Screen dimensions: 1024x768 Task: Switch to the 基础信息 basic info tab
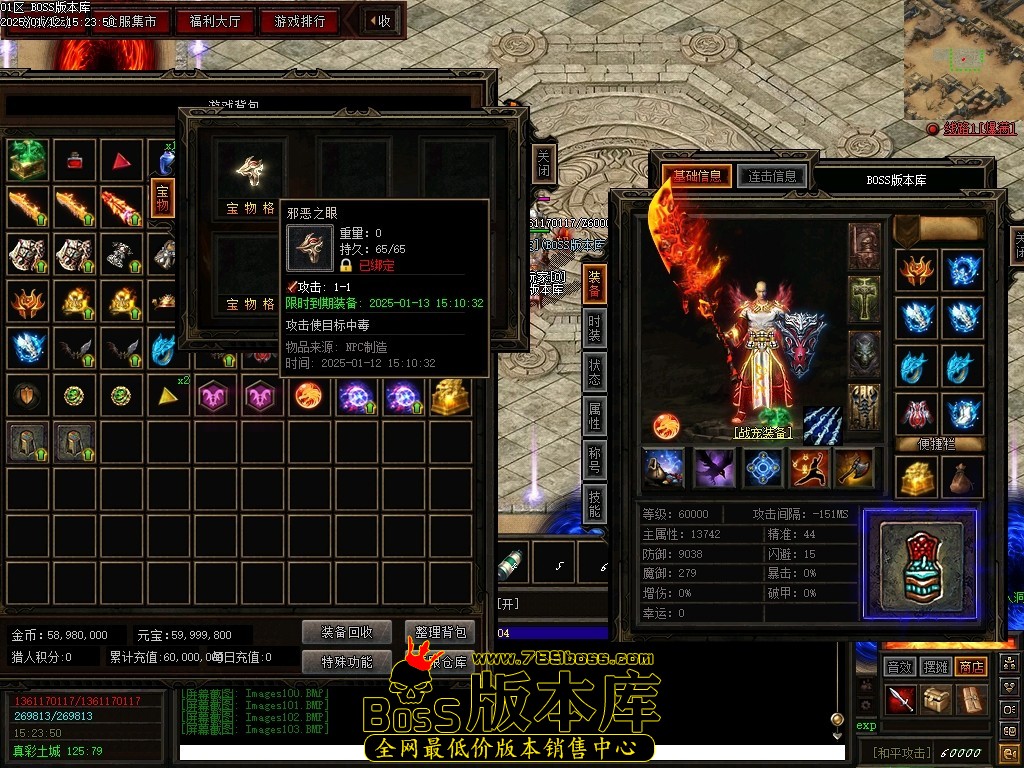[x=697, y=176]
